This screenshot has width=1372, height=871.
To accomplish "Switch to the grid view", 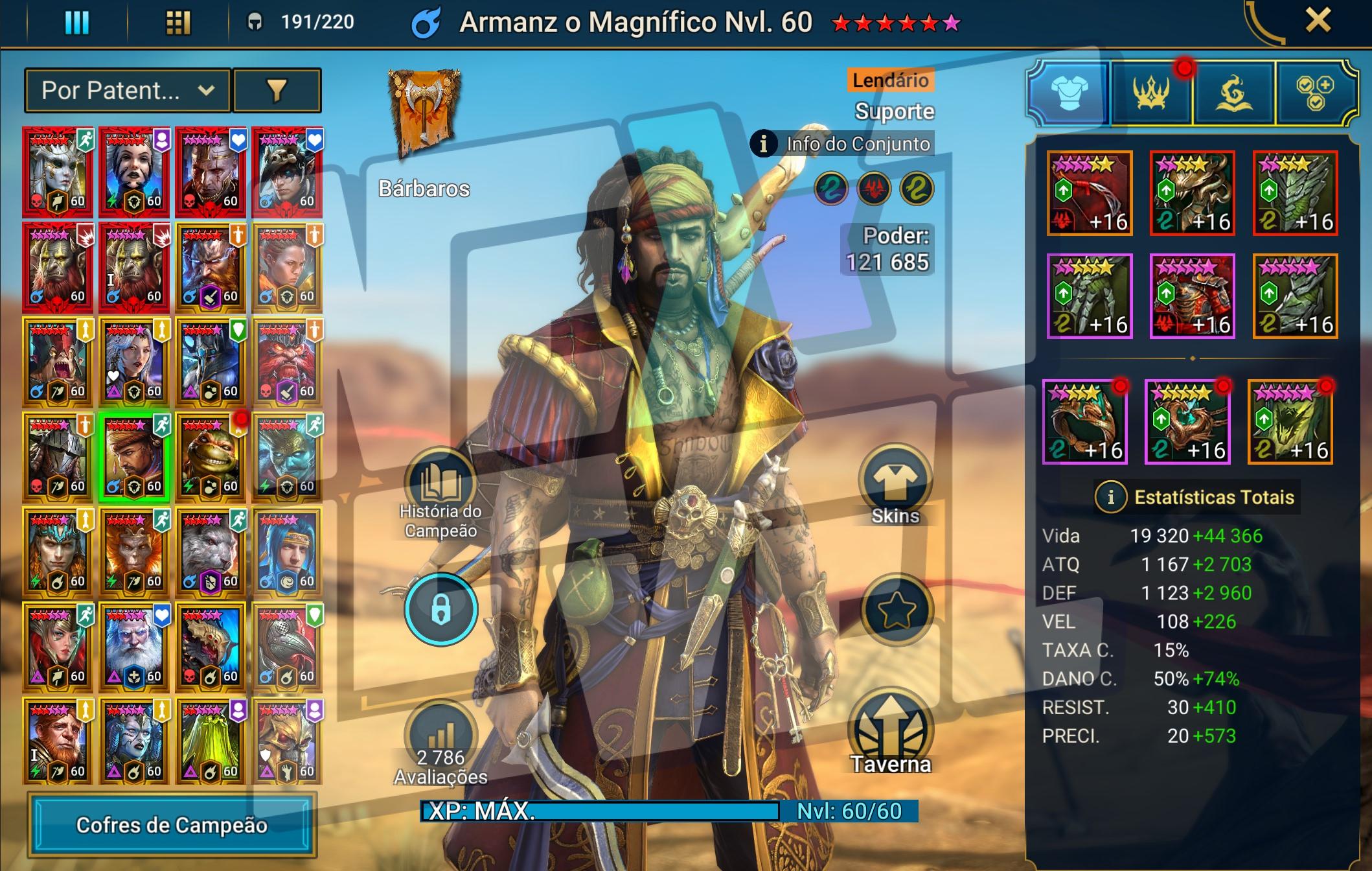I will (x=177, y=23).
